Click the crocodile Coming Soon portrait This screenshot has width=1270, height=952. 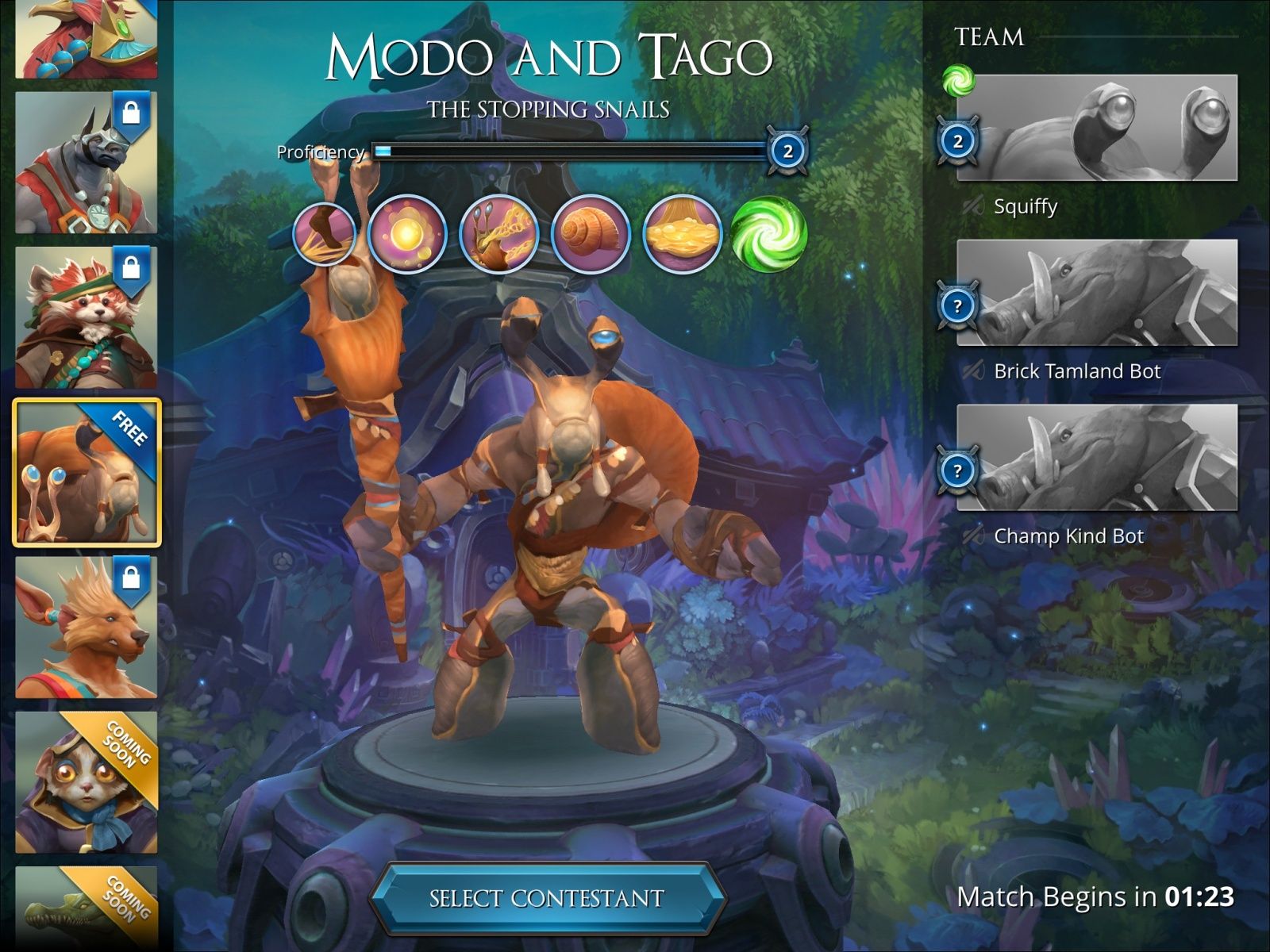pyautogui.click(x=87, y=910)
